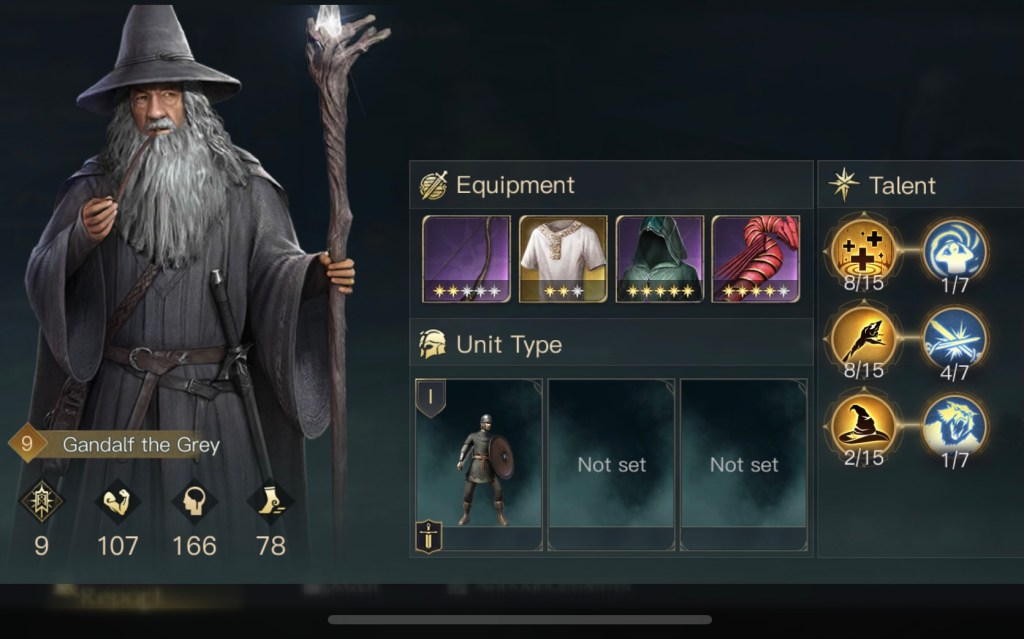
Task: Open the blue slash talent at 4/7
Action: click(954, 337)
